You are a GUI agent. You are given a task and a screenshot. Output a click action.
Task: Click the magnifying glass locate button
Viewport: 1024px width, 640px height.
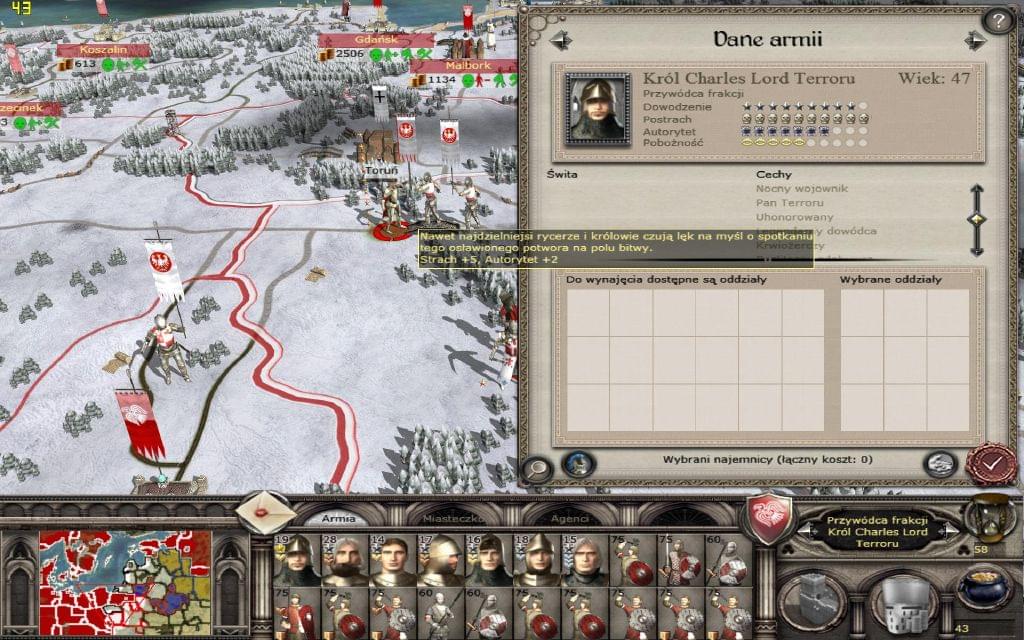point(538,467)
